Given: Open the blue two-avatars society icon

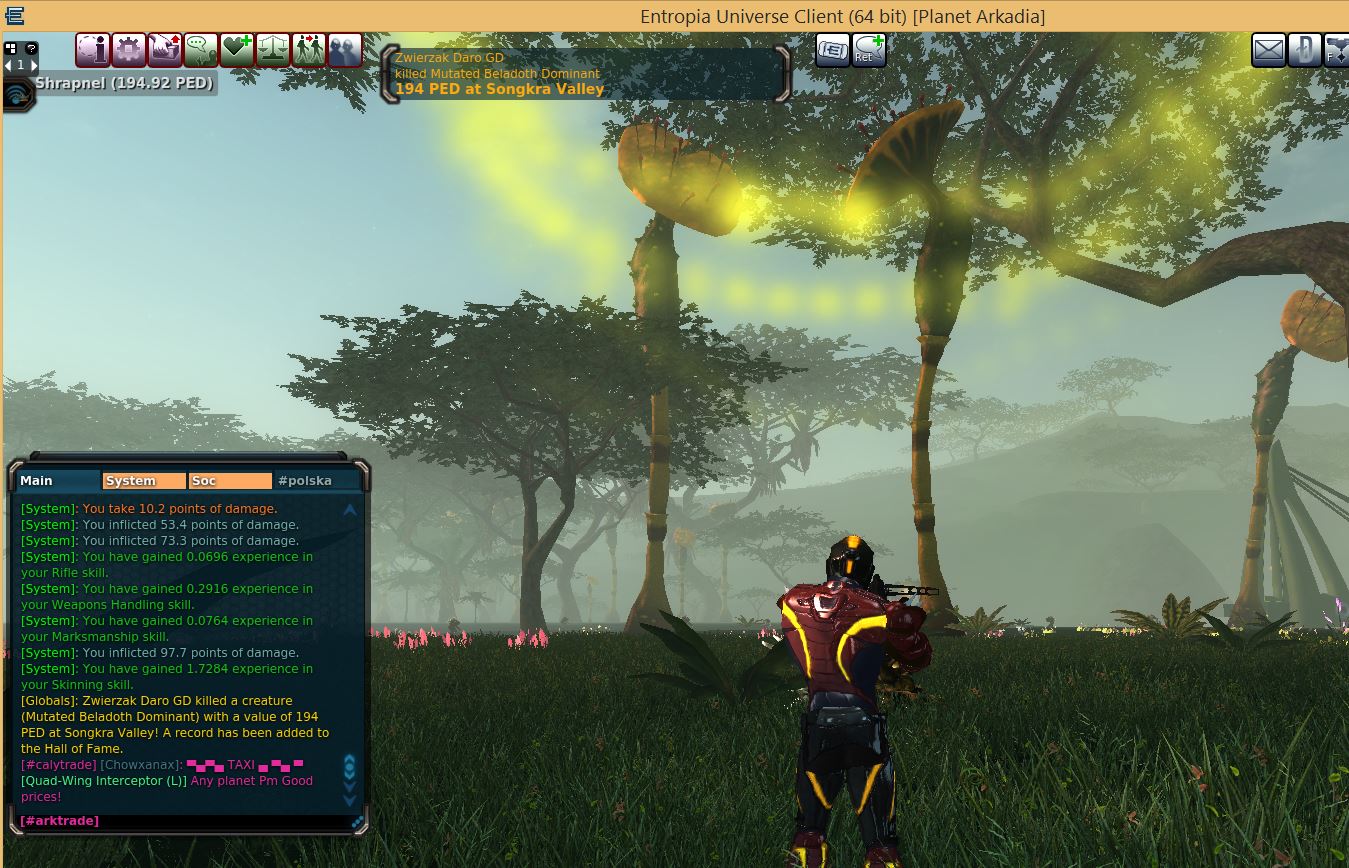Looking at the screenshot, I should click(x=345, y=50).
